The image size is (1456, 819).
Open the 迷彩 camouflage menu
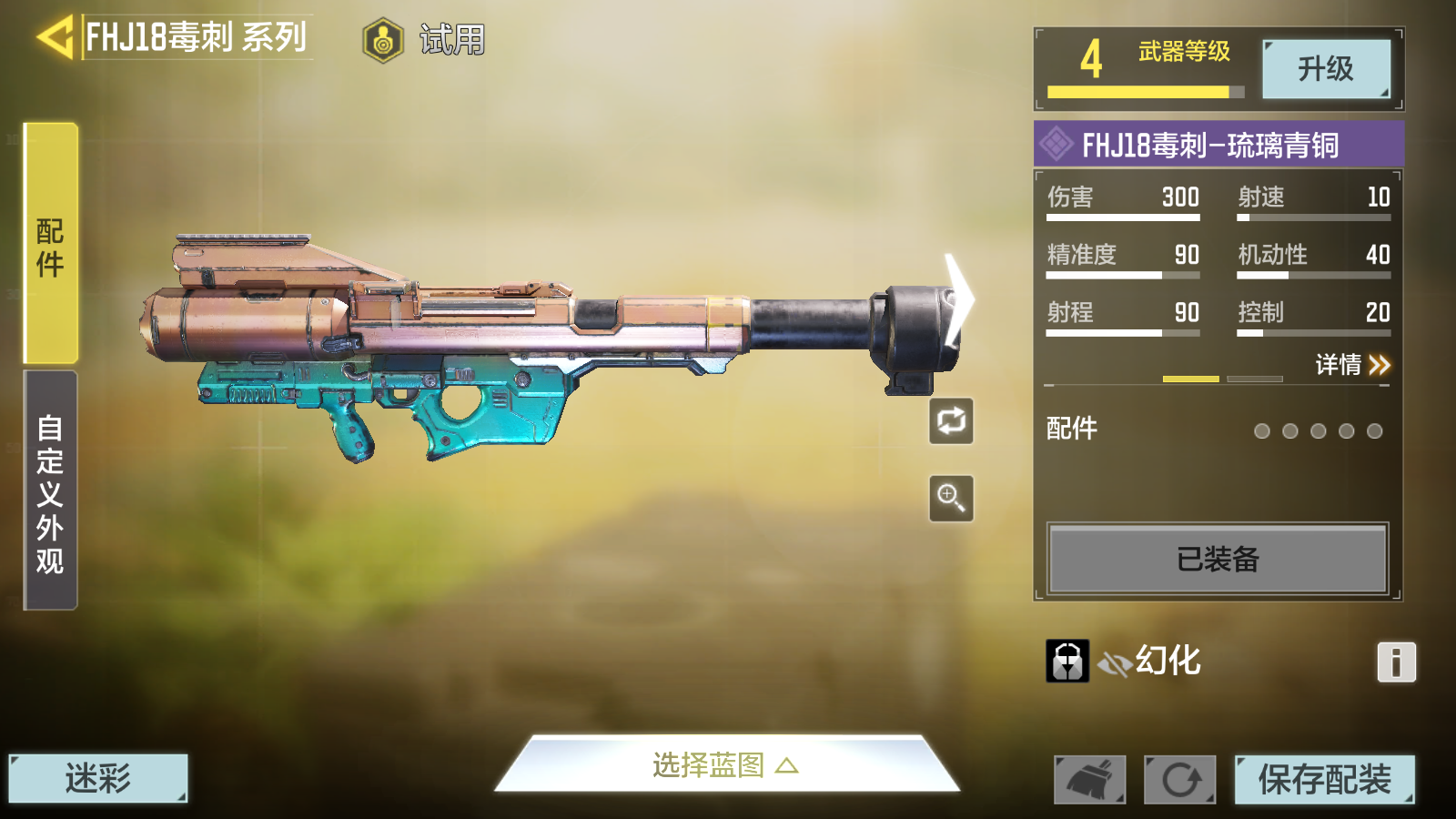98,778
